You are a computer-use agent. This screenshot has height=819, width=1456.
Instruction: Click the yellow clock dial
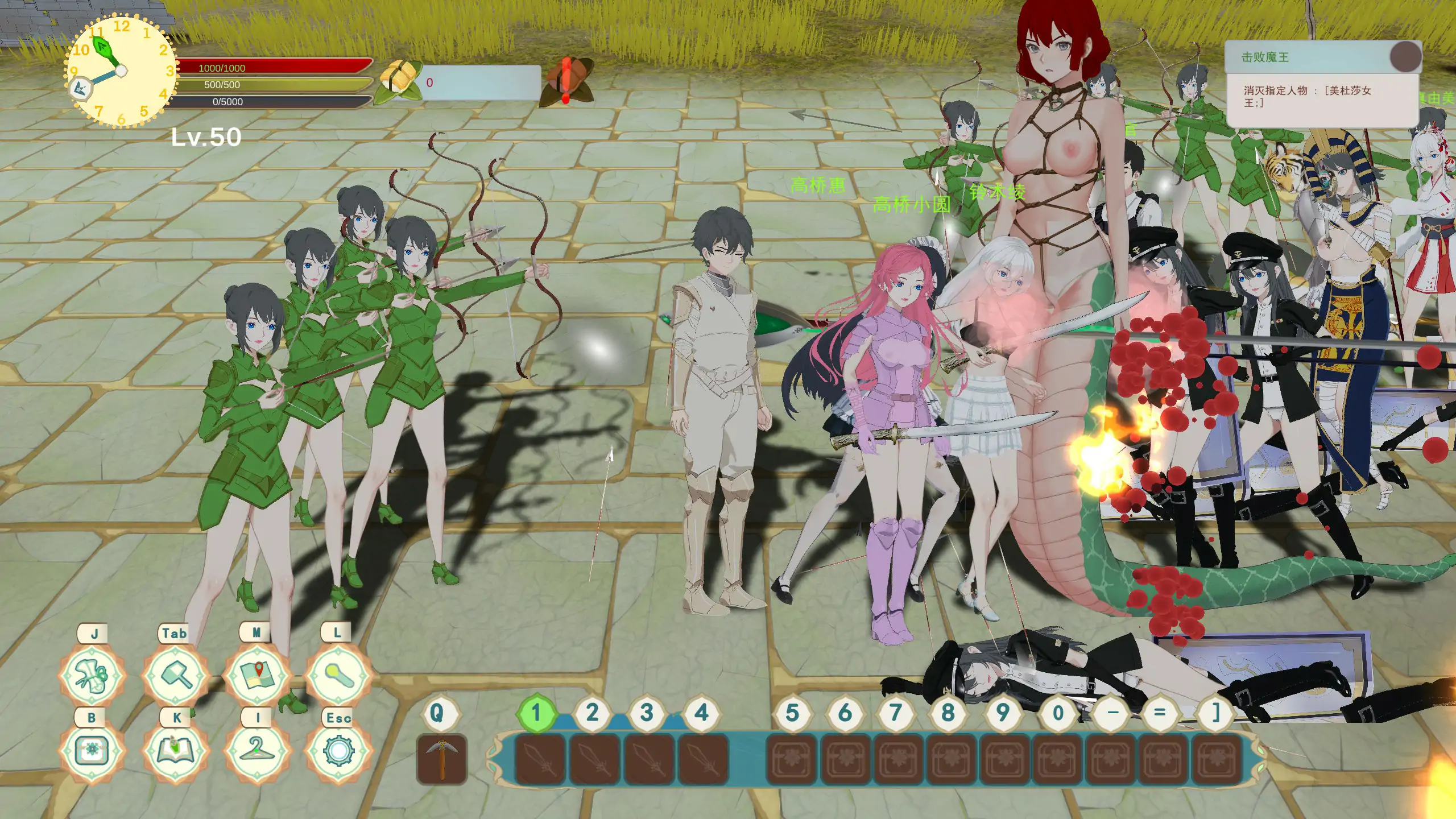point(121,71)
